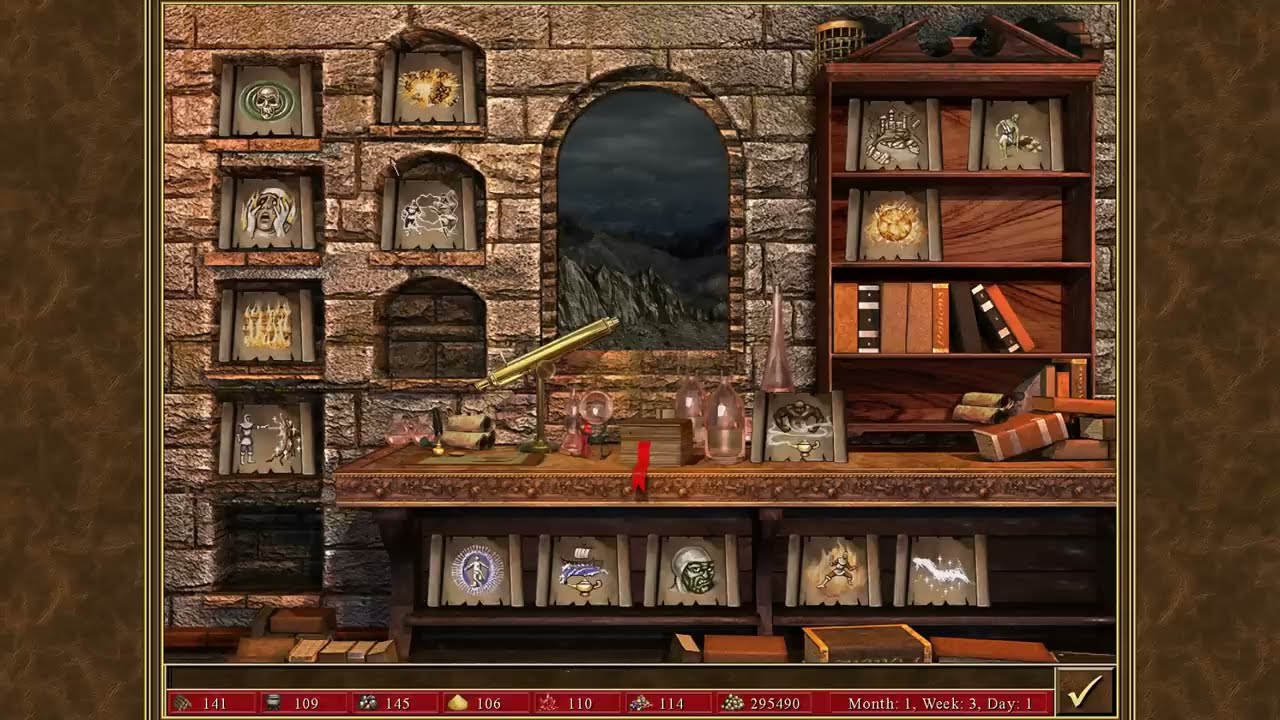Viewport: 1280px width, 720px height.
Task: Inspect the screaming face spell scroll
Action: [x=267, y=212]
